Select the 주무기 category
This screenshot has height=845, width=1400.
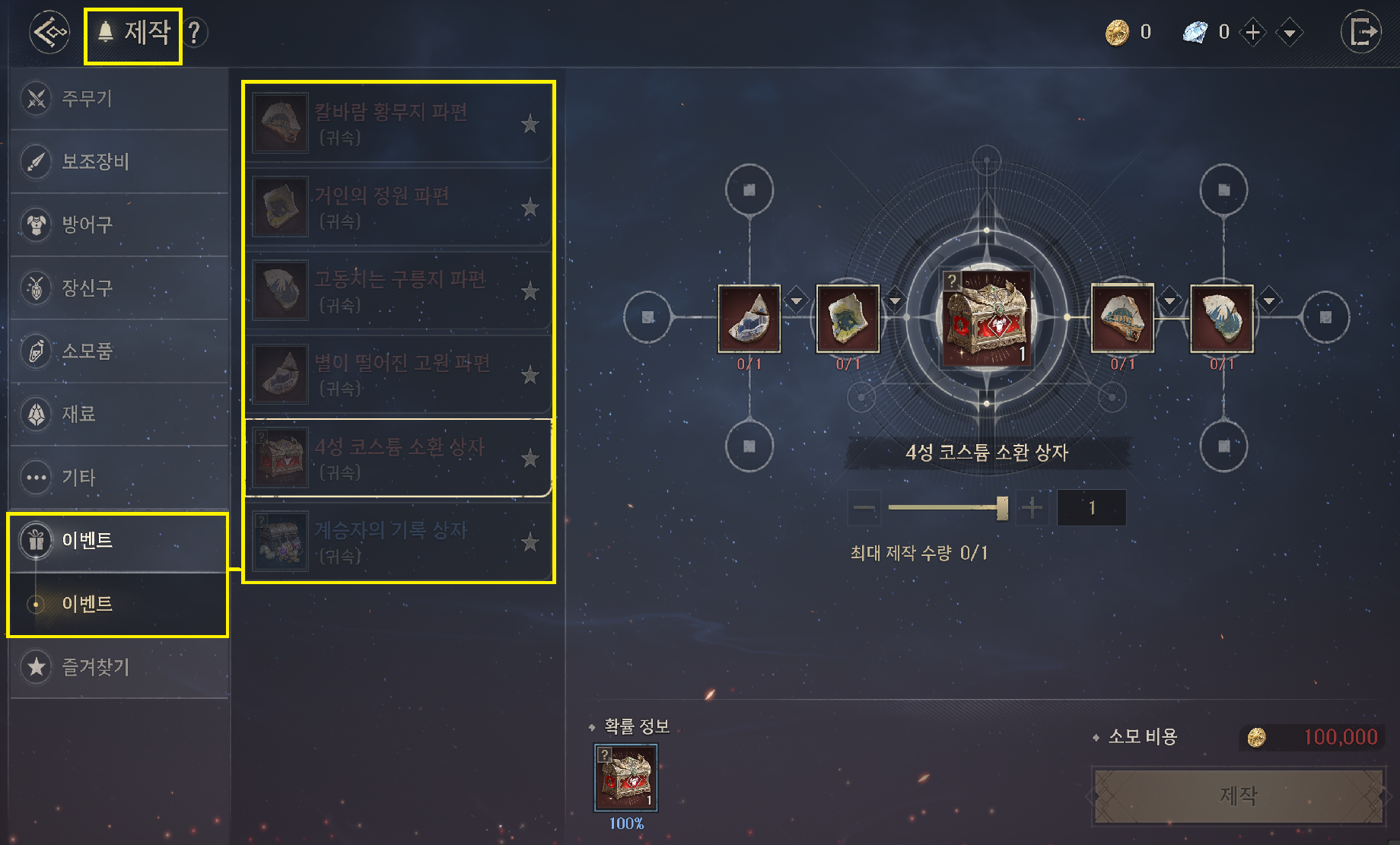tap(119, 99)
